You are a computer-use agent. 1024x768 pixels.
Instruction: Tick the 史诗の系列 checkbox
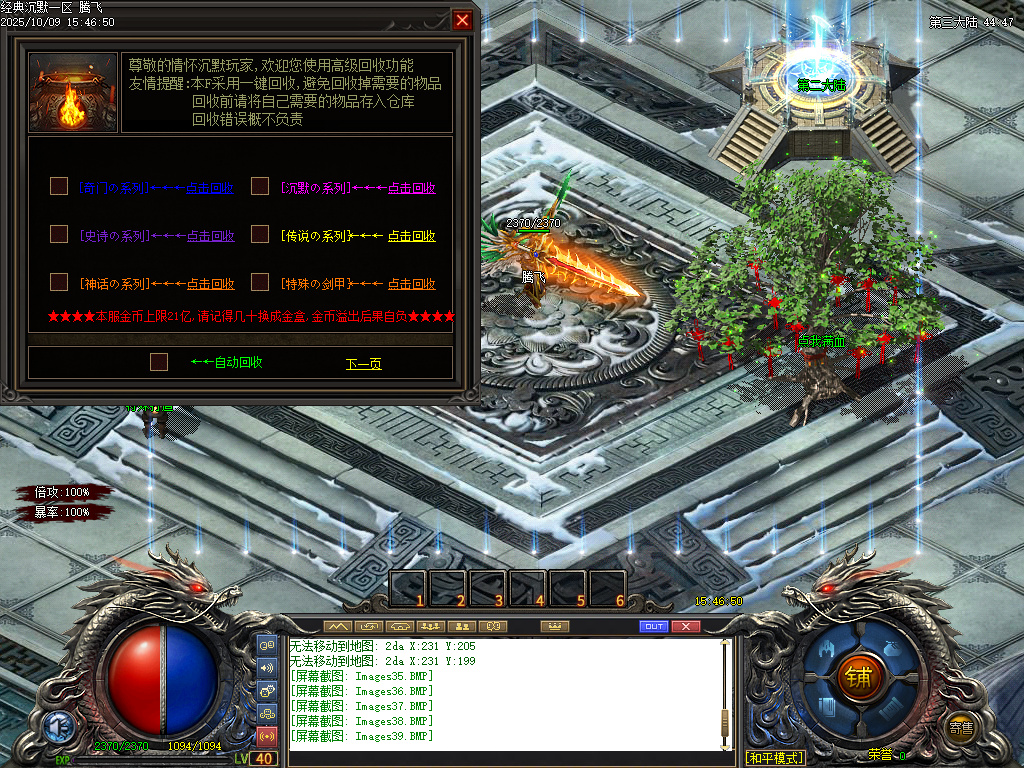[59, 234]
